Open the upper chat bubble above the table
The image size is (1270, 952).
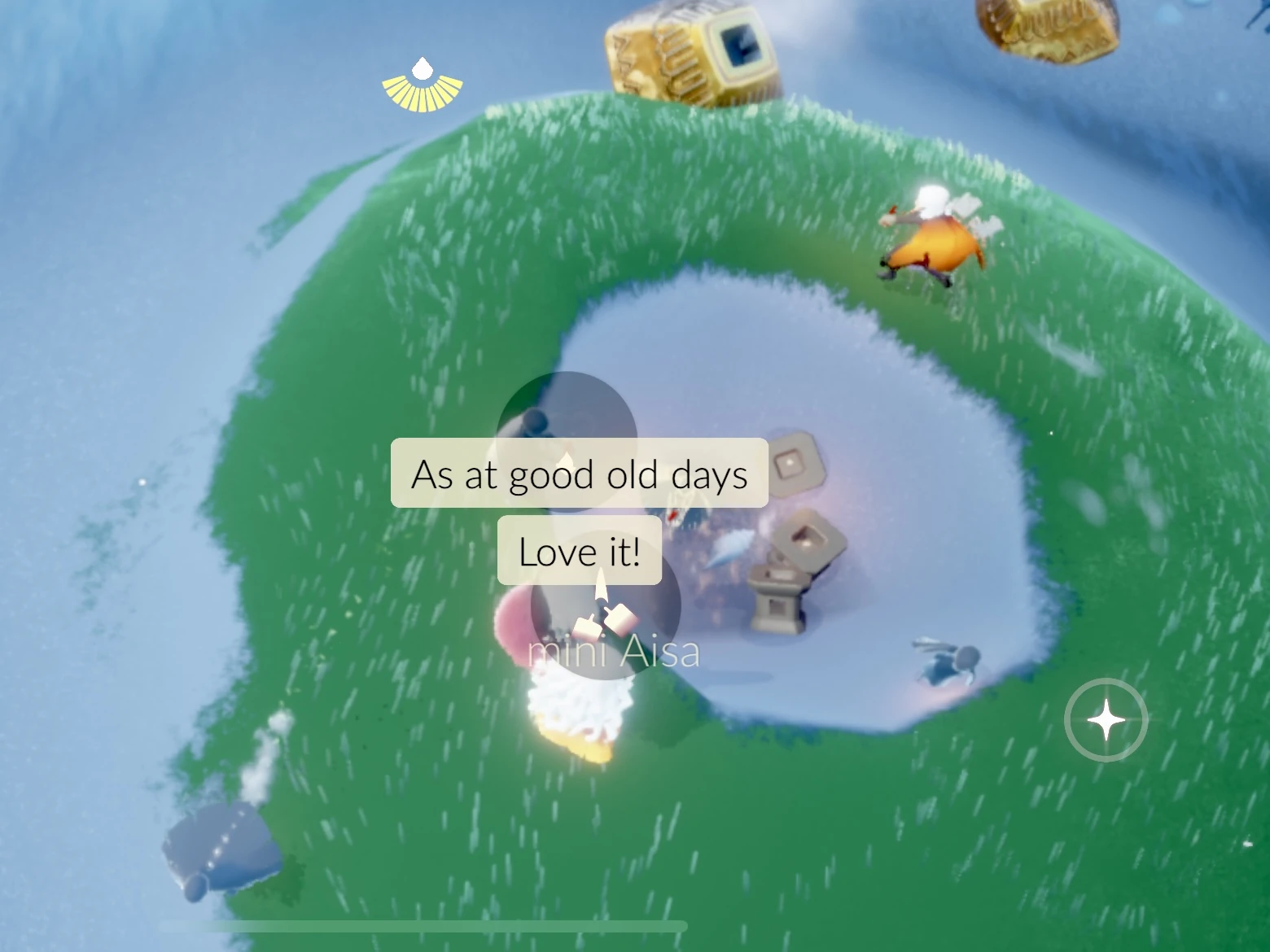pos(580,474)
